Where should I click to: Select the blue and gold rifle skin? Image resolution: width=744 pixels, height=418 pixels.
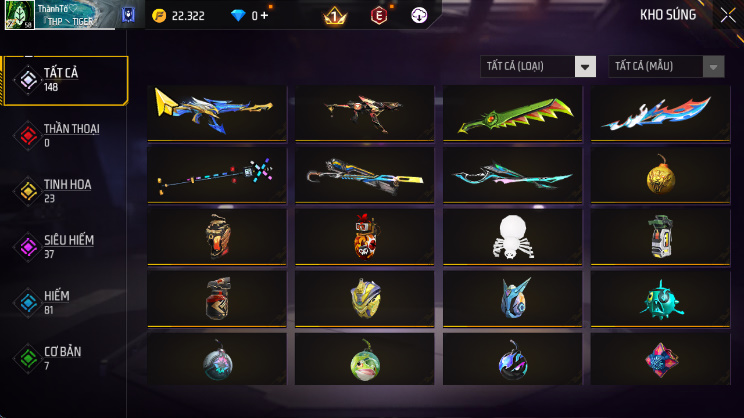217,112
